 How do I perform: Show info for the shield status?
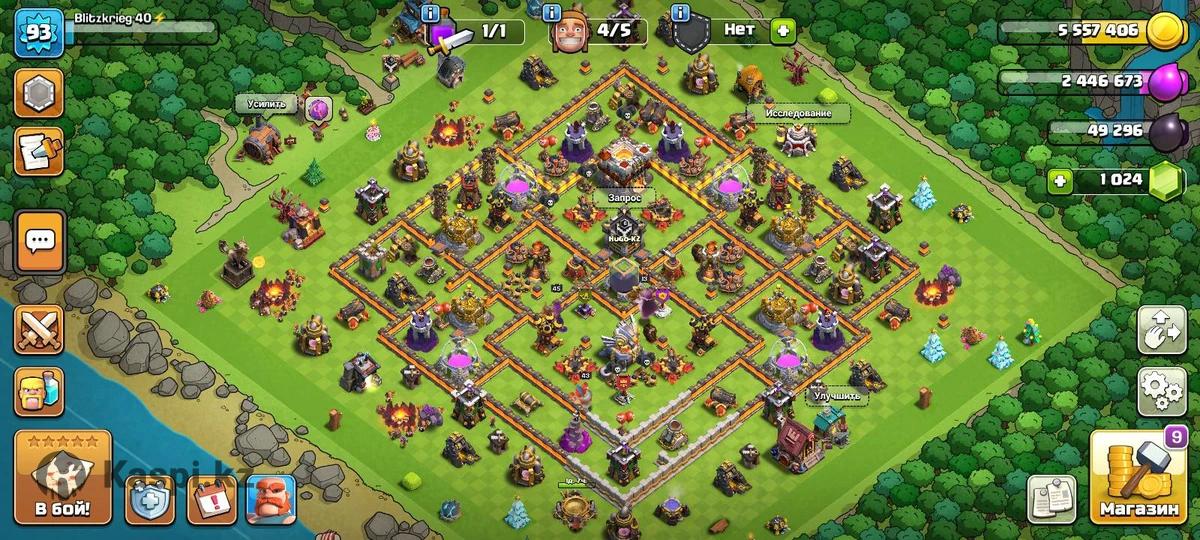click(681, 13)
